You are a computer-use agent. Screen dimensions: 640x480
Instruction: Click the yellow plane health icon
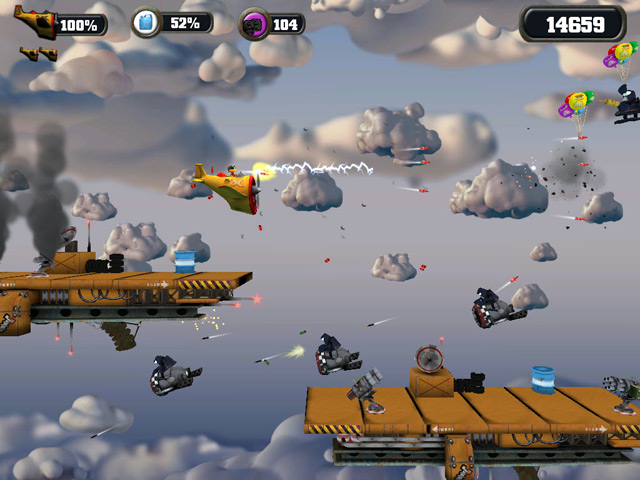pos(36,22)
